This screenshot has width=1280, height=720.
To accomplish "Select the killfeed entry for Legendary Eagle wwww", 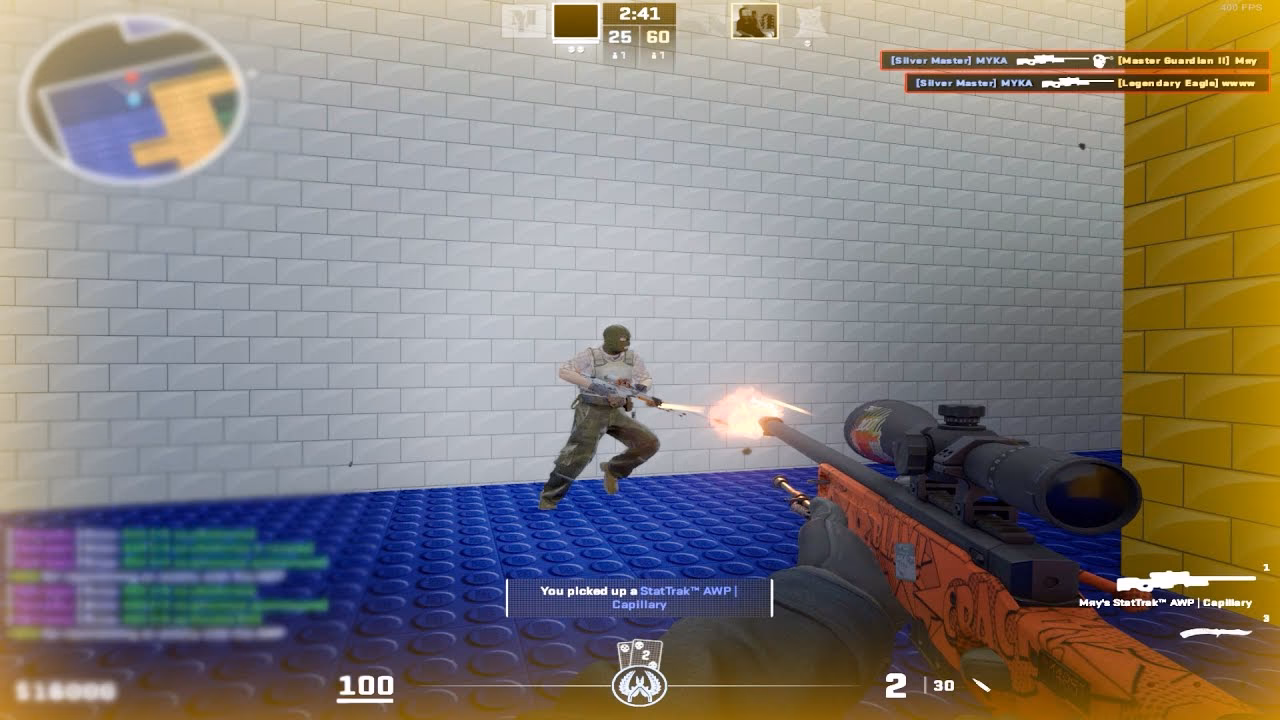I will coord(1085,83).
